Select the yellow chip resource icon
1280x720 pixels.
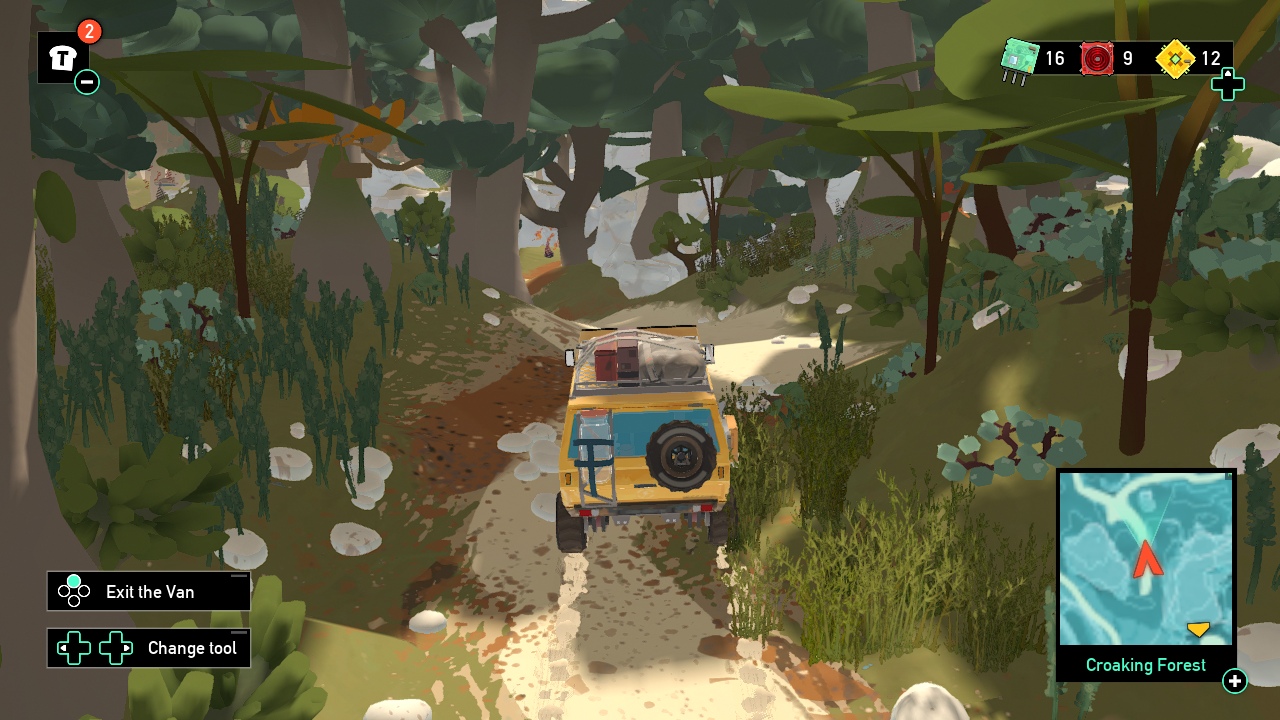(x=1176, y=58)
